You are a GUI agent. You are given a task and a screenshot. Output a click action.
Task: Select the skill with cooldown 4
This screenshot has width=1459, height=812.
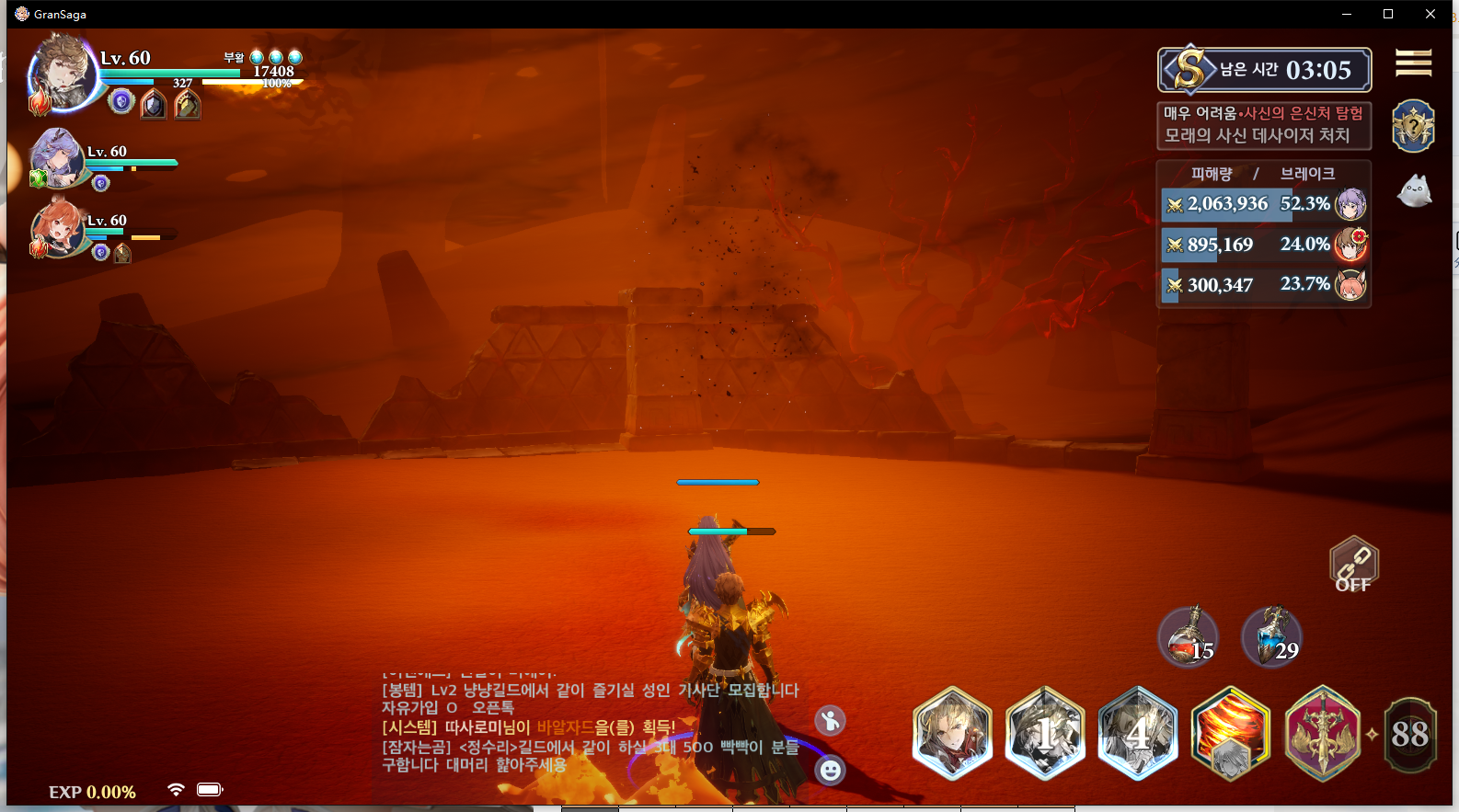coord(1138,734)
